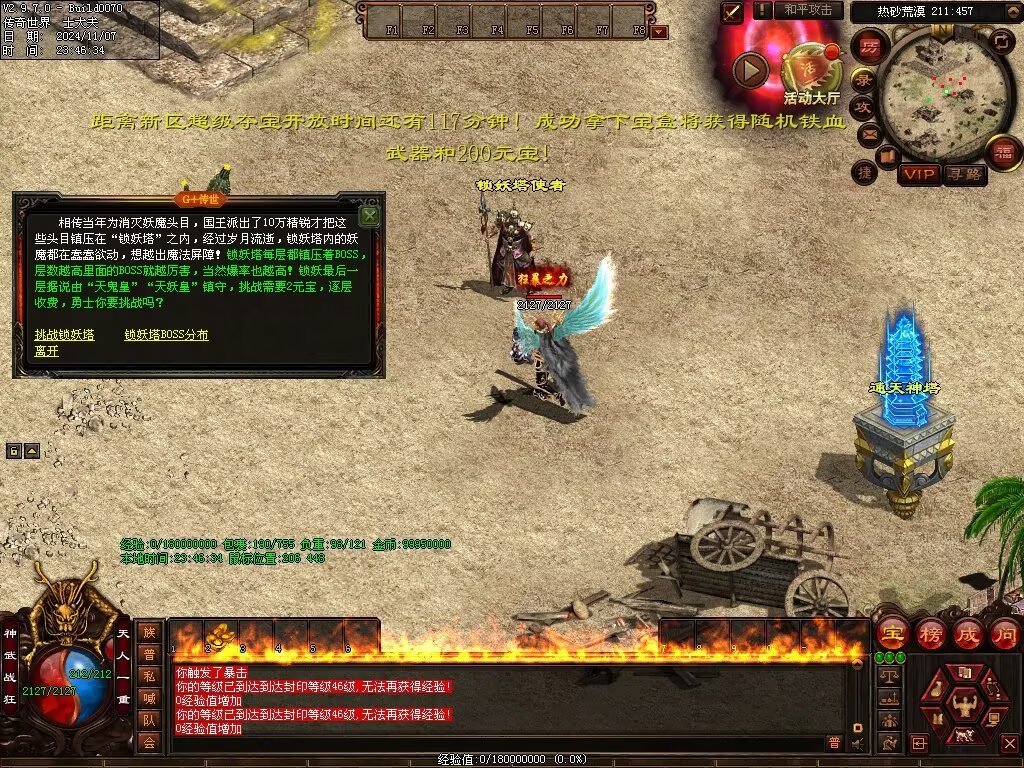This screenshot has height=768, width=1024.
Task: Switch to the 私 private chat channel
Action: tap(149, 675)
